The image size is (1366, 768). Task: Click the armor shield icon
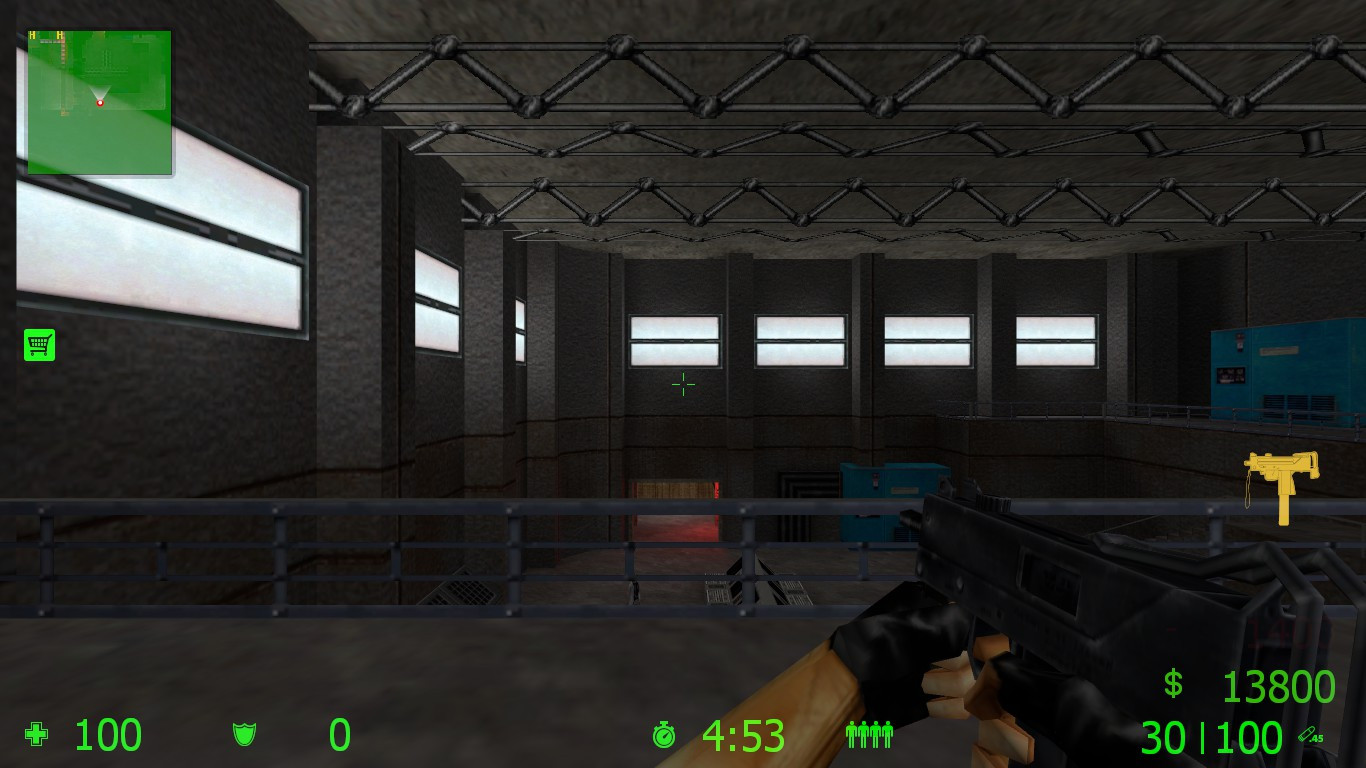pyautogui.click(x=244, y=735)
